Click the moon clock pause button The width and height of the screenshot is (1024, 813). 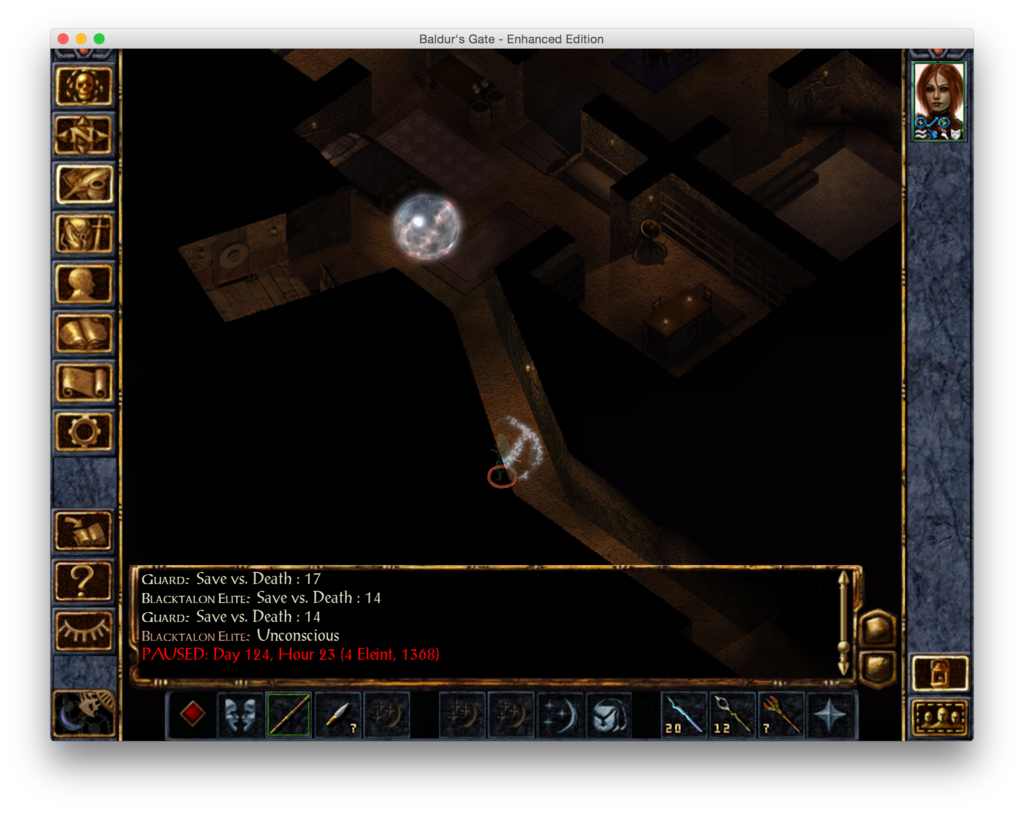(84, 711)
